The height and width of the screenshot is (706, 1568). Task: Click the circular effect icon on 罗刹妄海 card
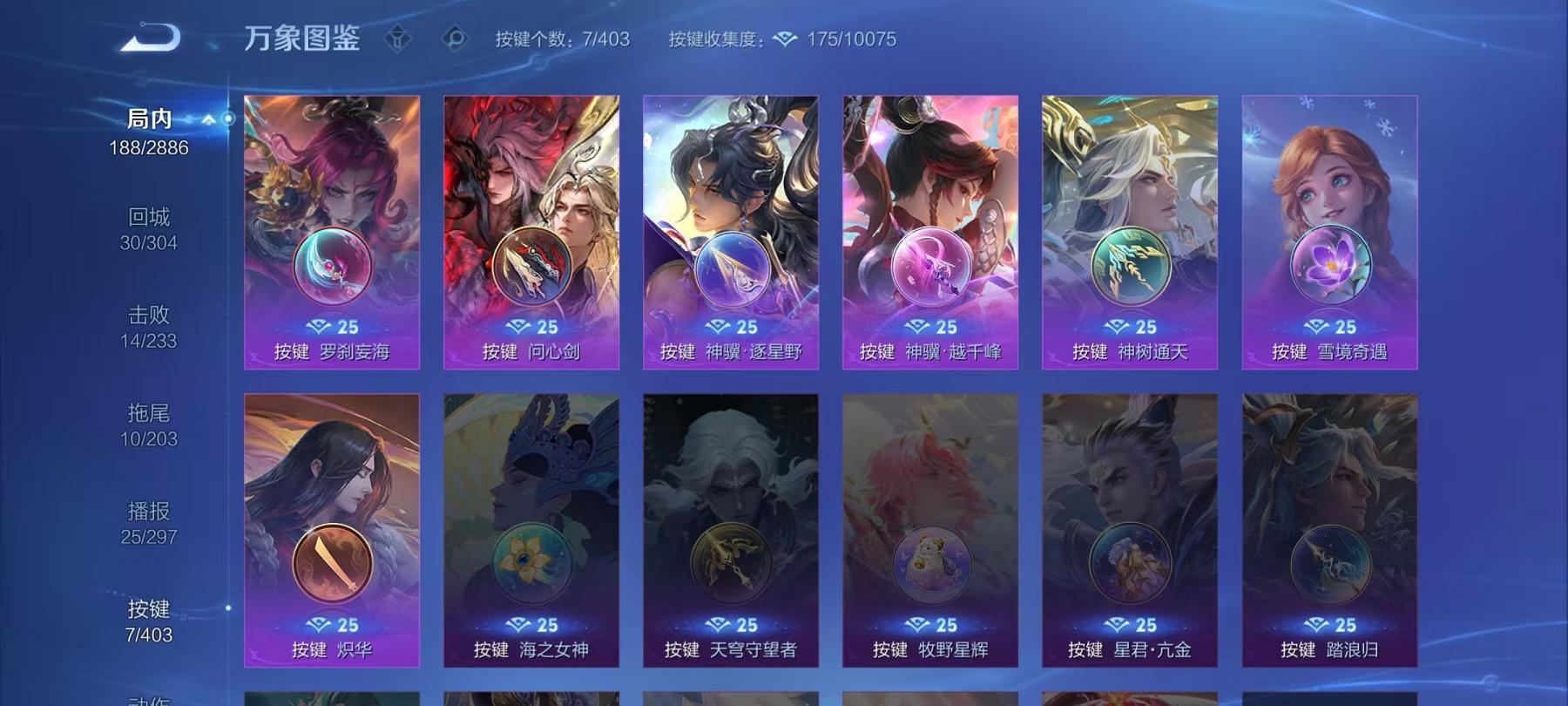(x=333, y=267)
